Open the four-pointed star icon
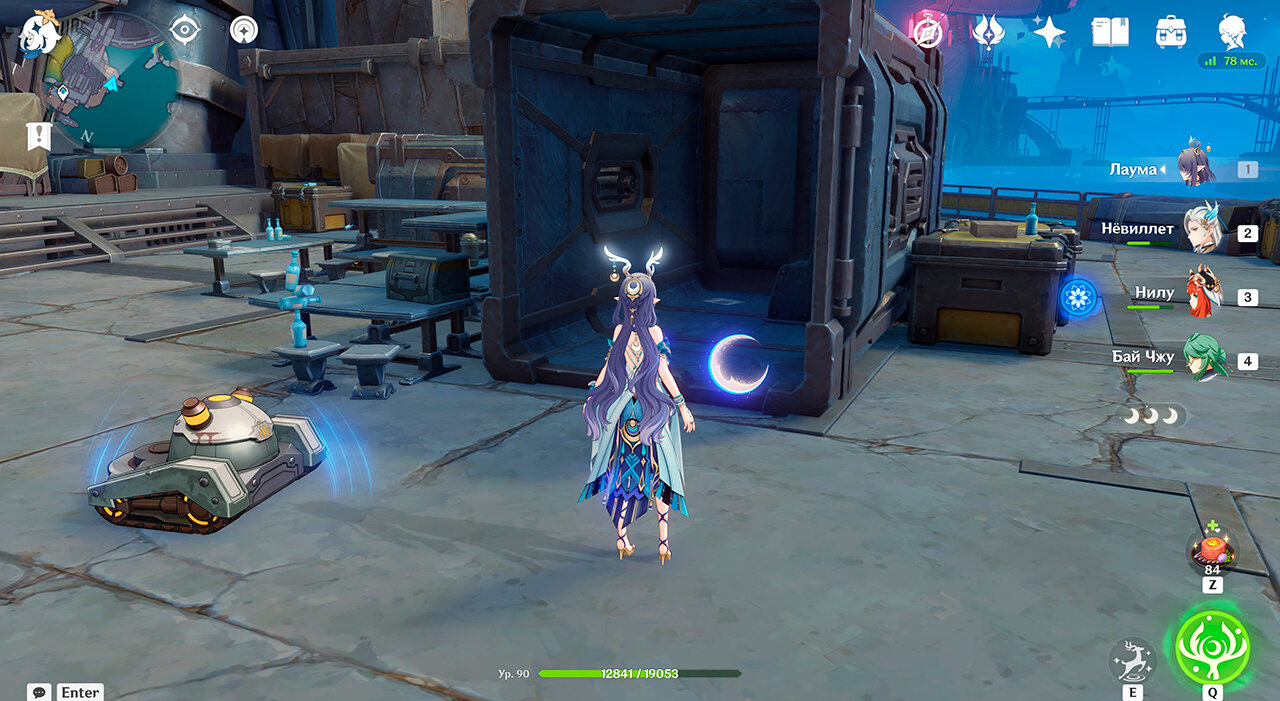 [x=1049, y=32]
